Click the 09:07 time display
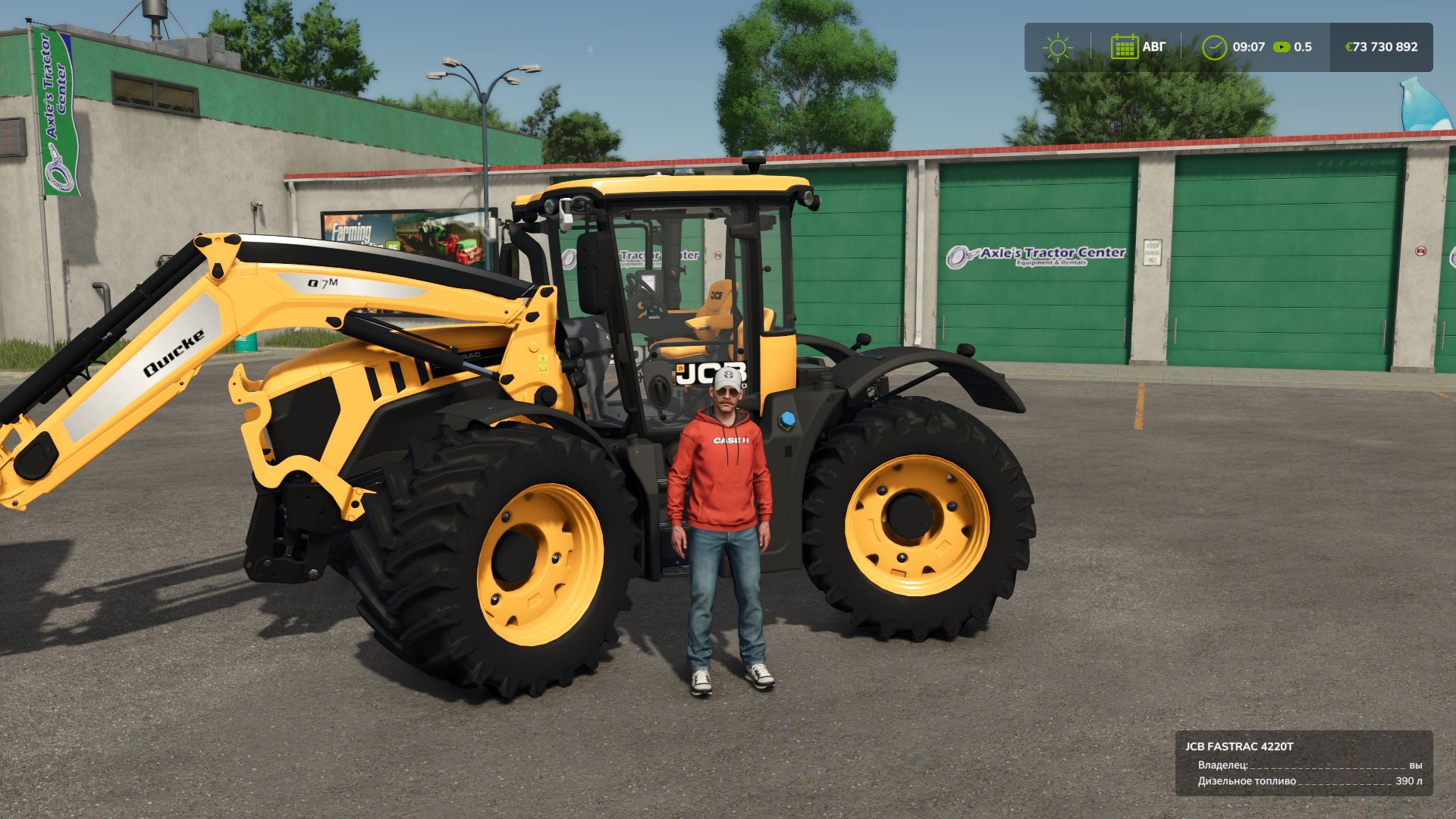This screenshot has width=1456, height=819. coord(1250,46)
